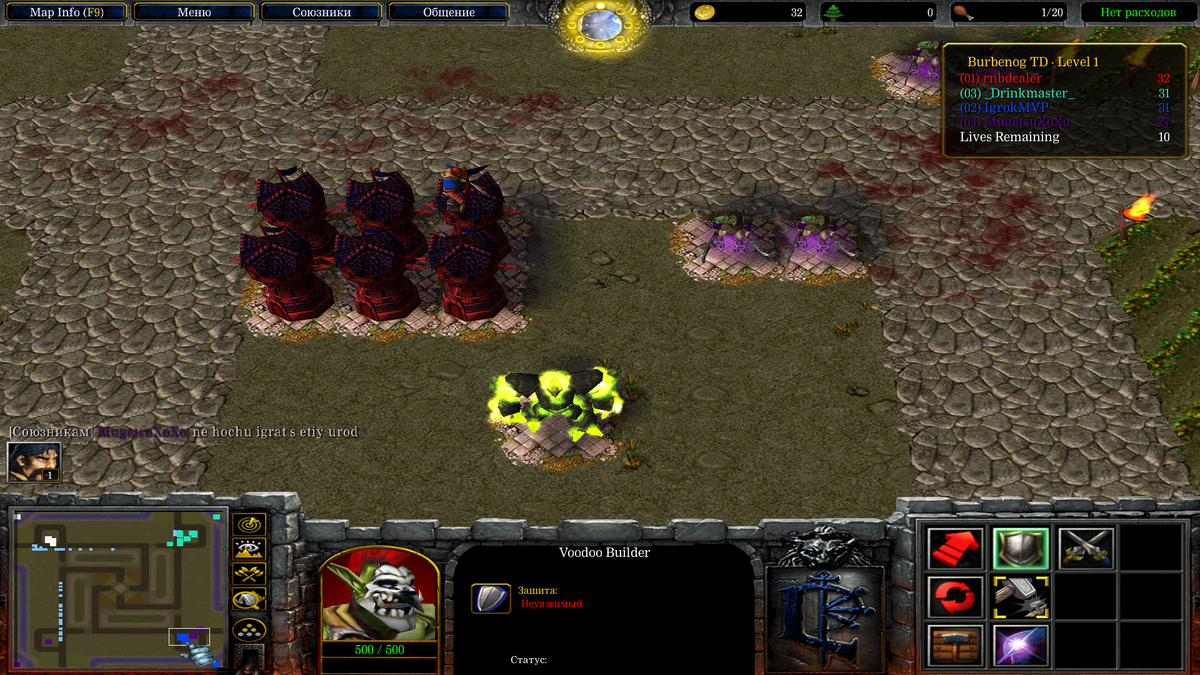Open the Map Info (F9) panel

[x=64, y=13]
